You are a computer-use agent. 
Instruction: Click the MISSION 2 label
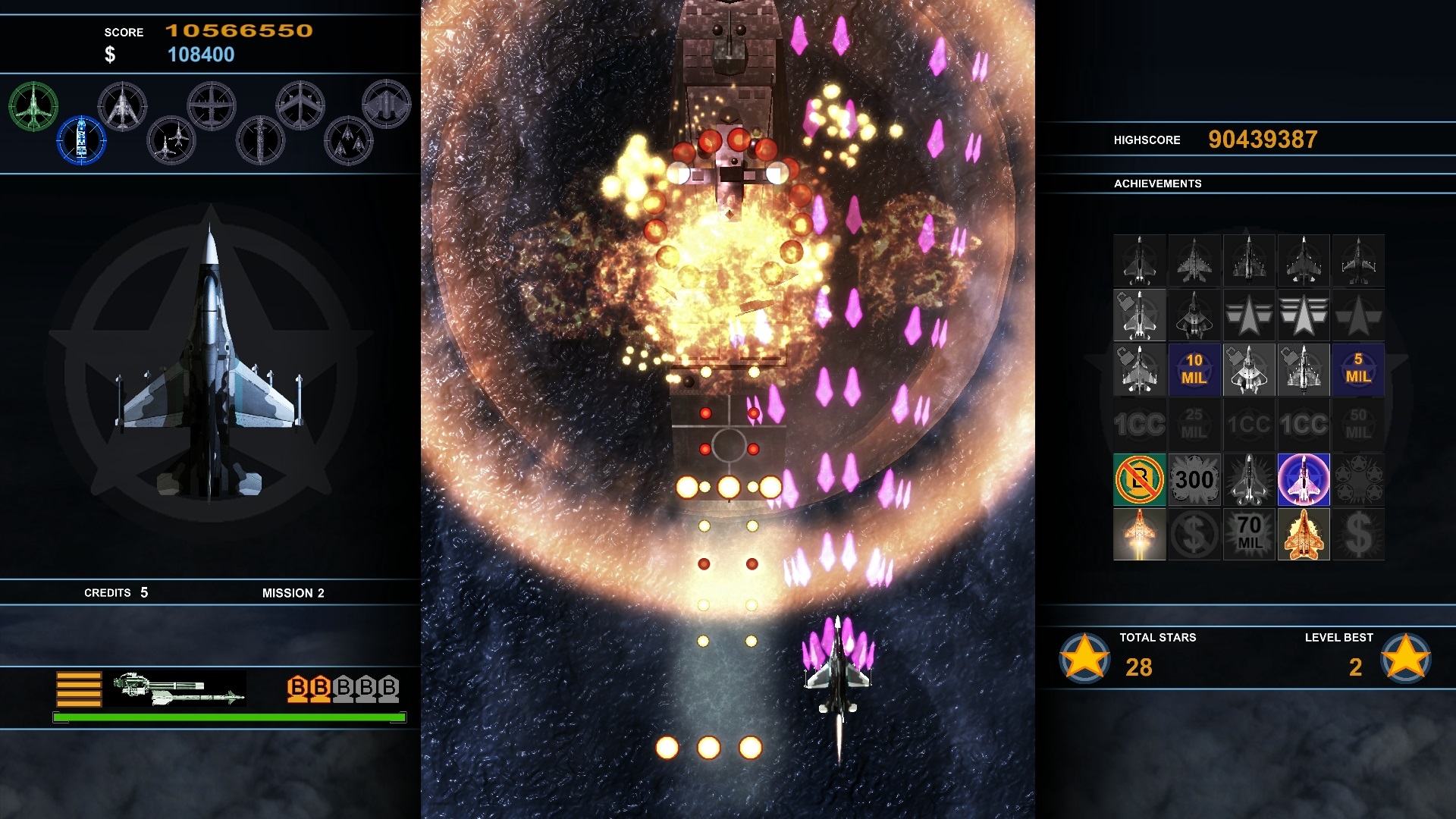294,593
